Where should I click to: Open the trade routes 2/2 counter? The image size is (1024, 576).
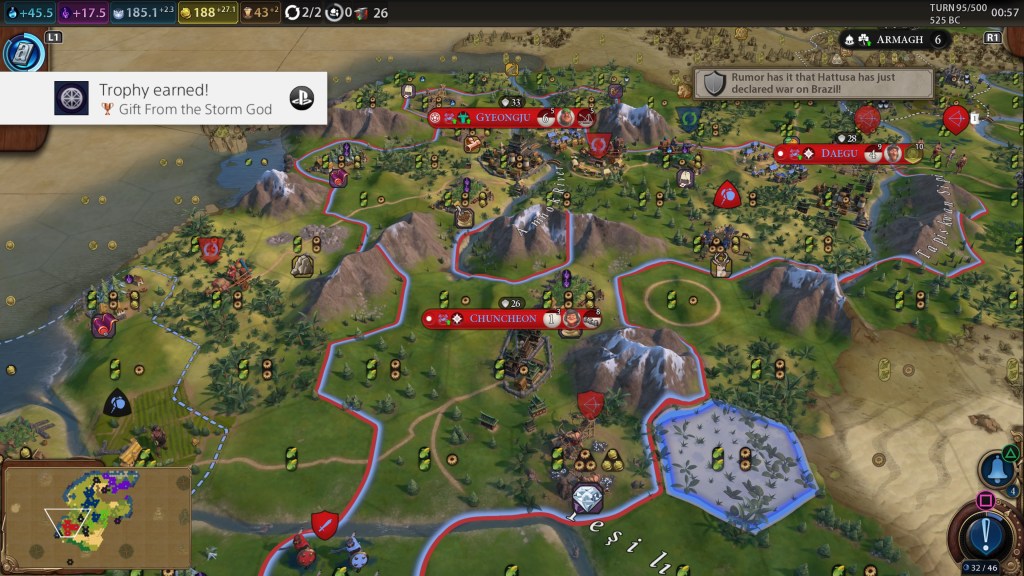pyautogui.click(x=303, y=13)
